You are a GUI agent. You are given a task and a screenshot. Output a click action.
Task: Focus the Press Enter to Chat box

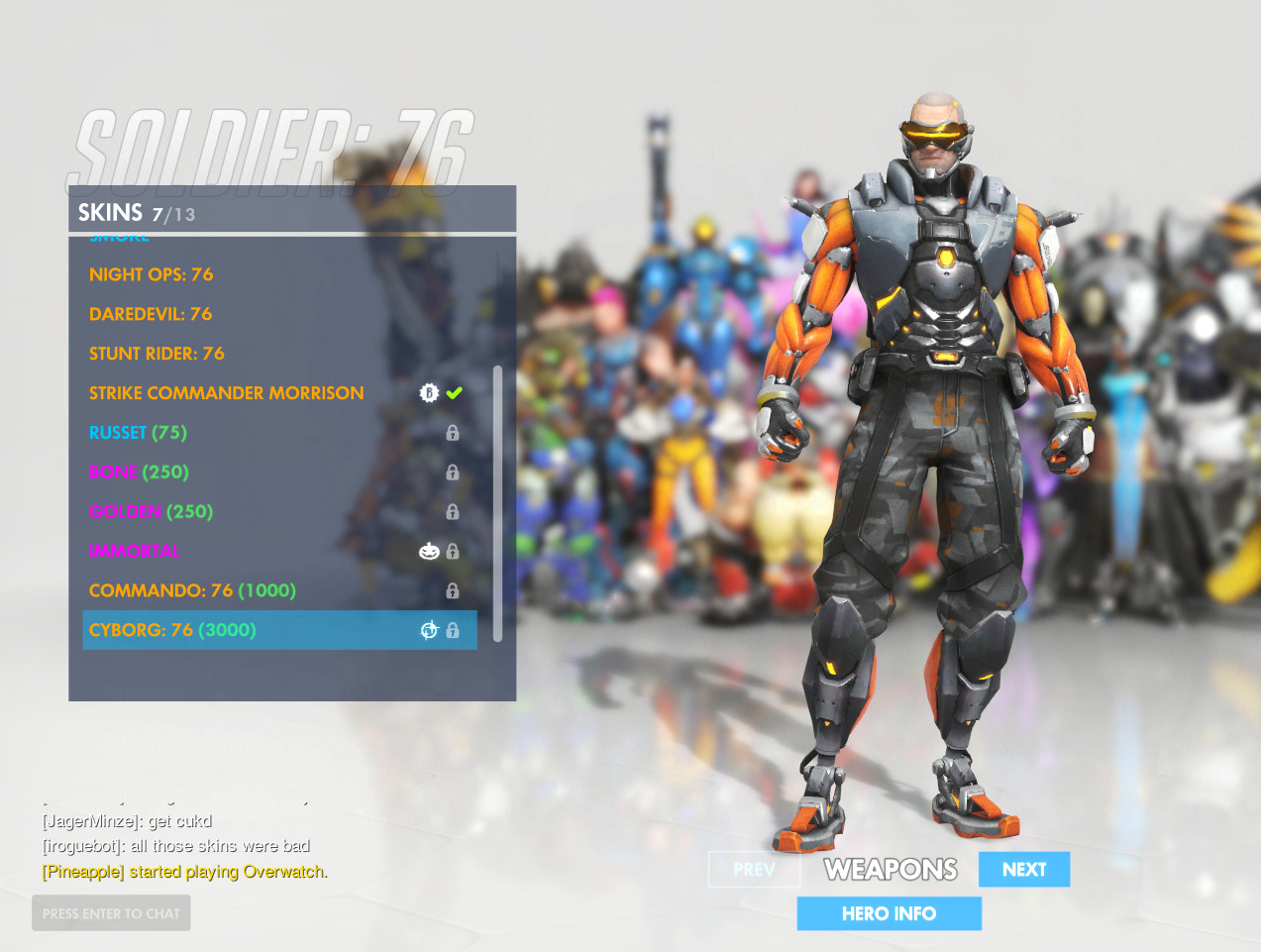pos(111,913)
